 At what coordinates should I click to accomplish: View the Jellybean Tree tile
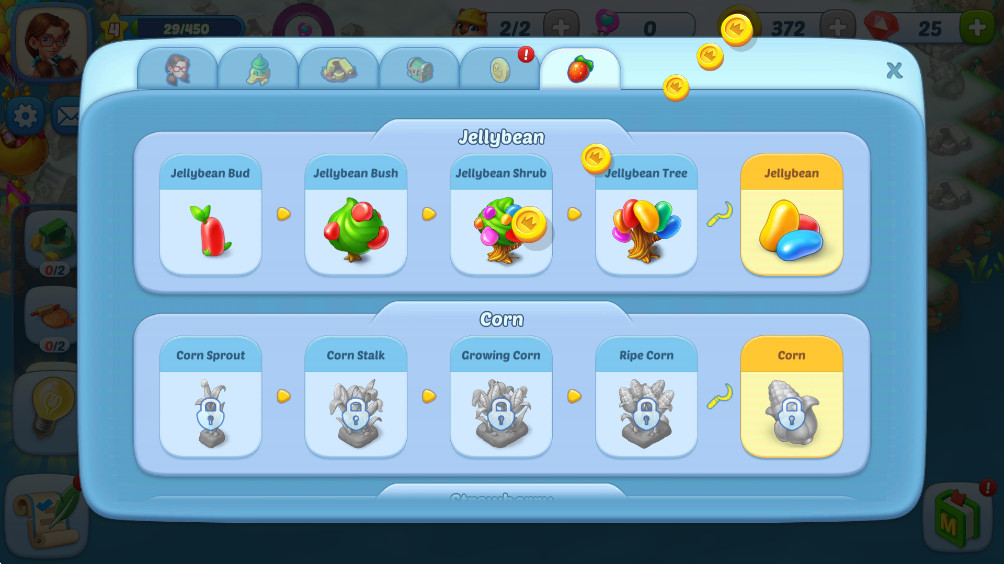click(x=646, y=215)
